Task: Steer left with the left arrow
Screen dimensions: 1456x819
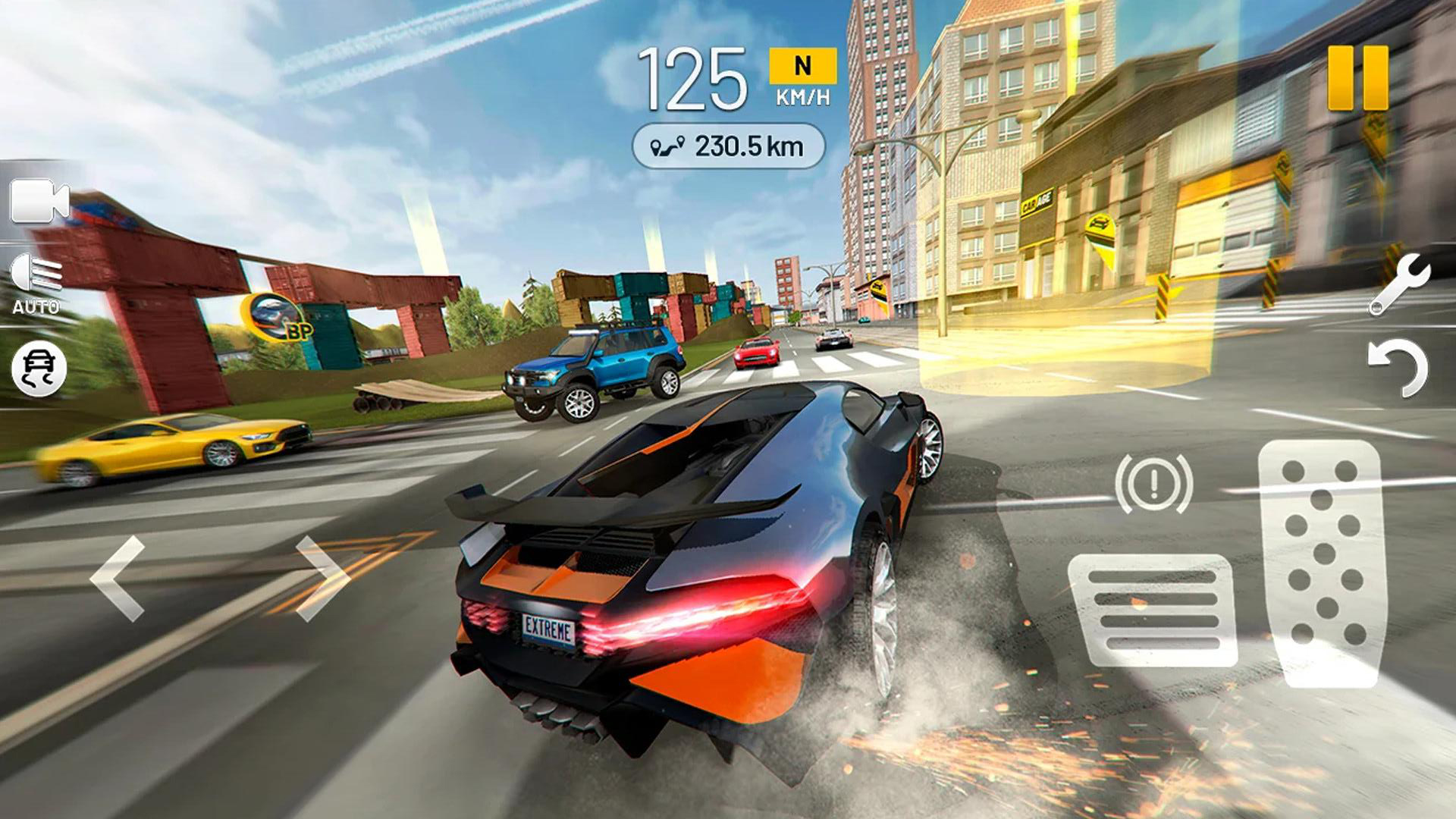Action: pyautogui.click(x=118, y=578)
